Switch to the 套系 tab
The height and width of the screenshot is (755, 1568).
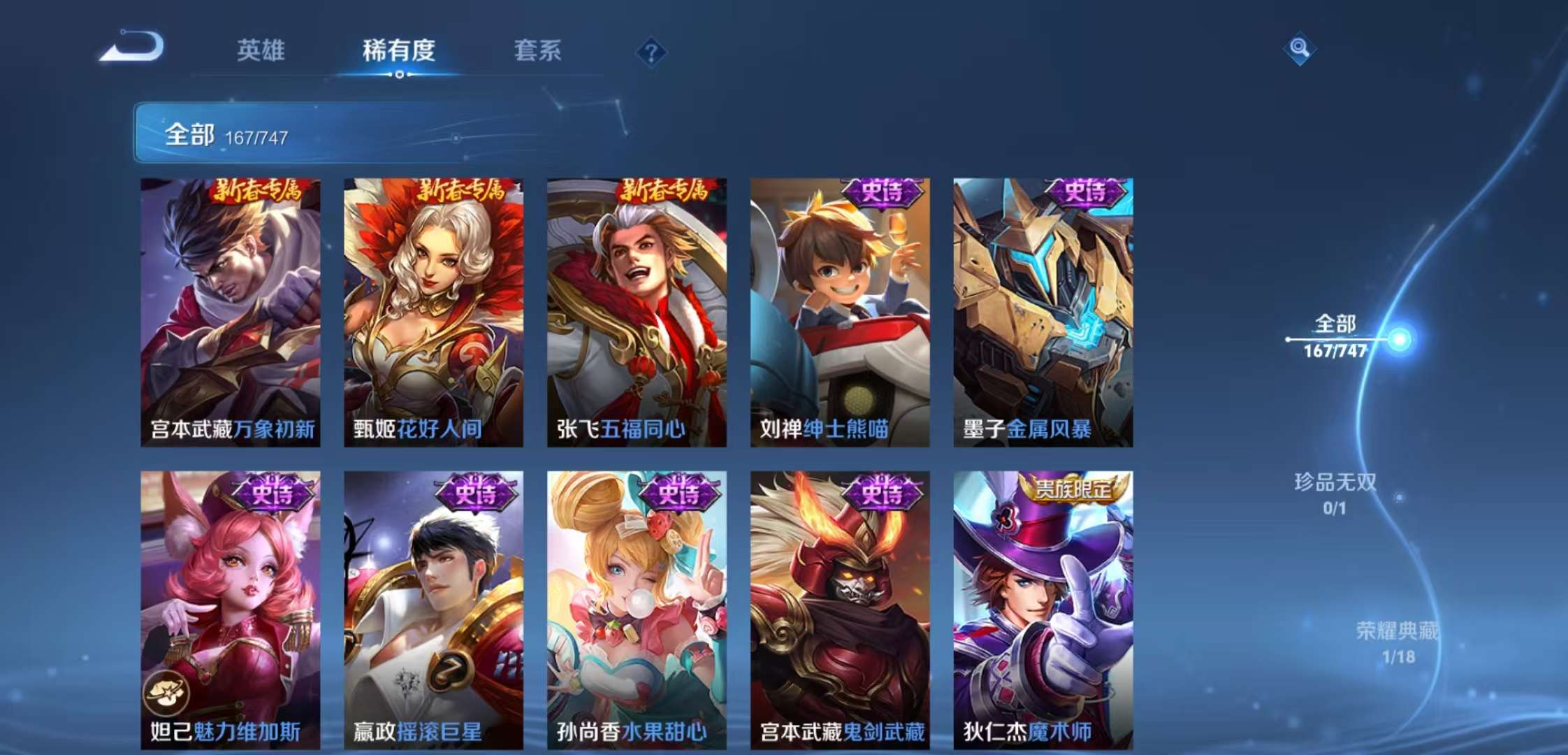coord(539,50)
